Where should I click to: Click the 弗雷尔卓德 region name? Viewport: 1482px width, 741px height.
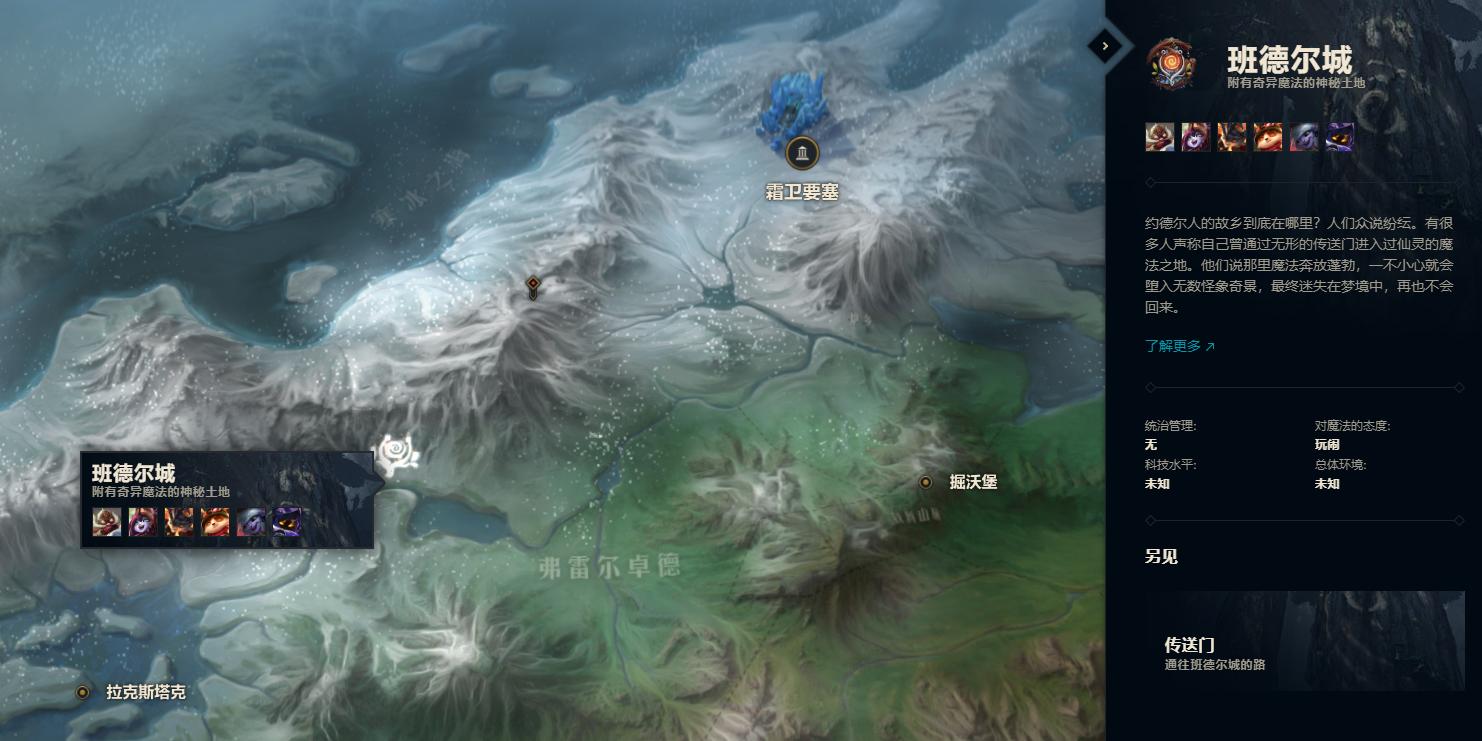(x=612, y=566)
